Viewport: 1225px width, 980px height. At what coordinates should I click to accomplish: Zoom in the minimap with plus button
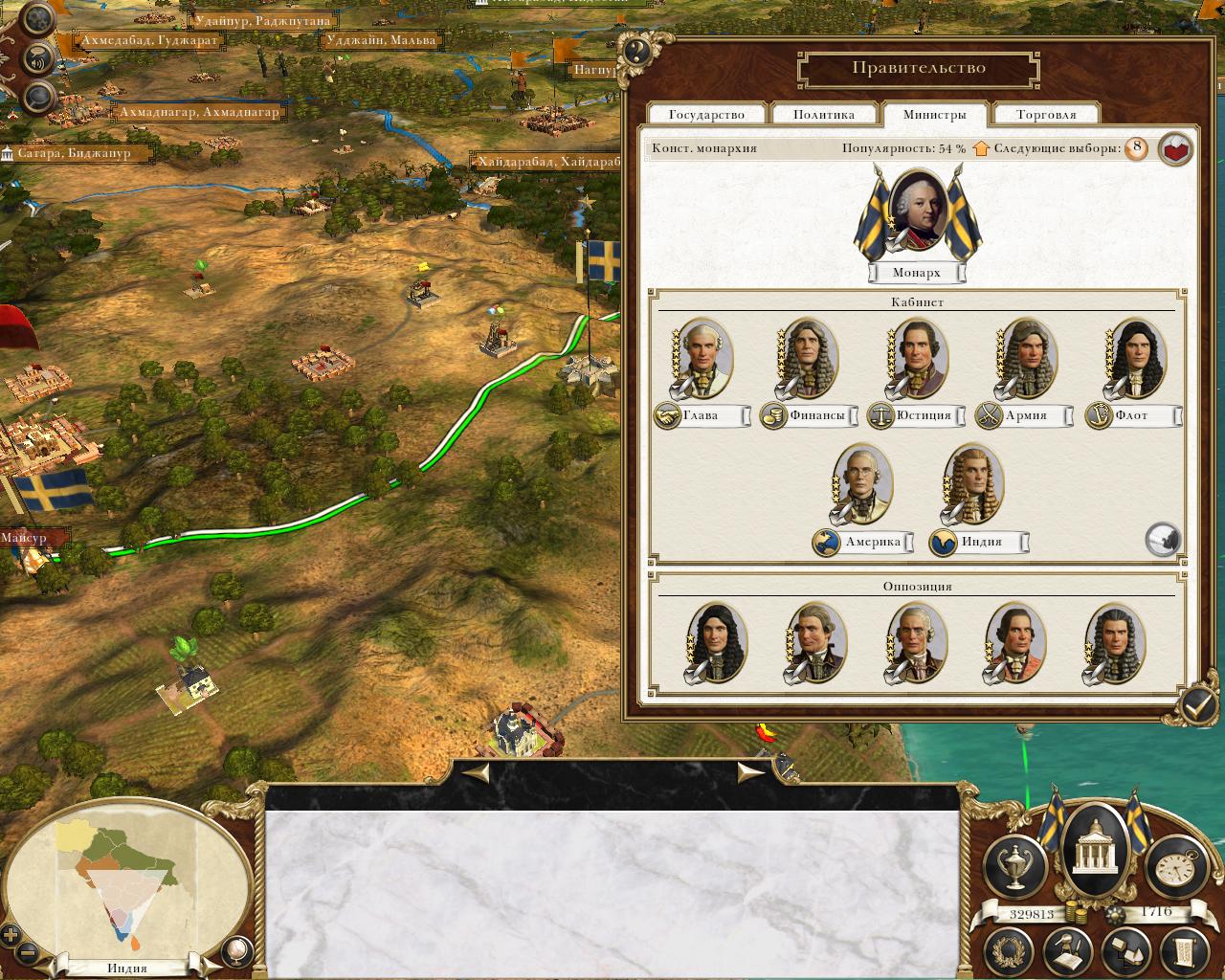[11, 935]
